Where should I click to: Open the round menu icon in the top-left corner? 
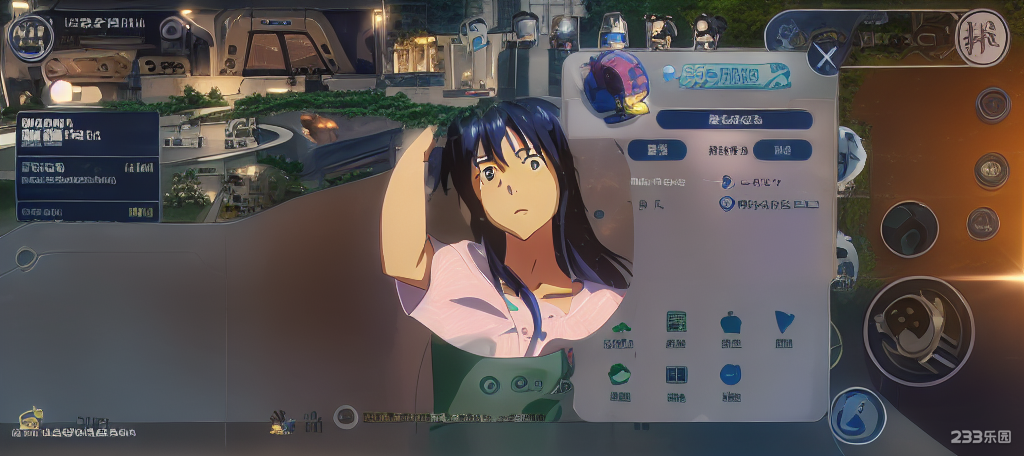[31, 37]
